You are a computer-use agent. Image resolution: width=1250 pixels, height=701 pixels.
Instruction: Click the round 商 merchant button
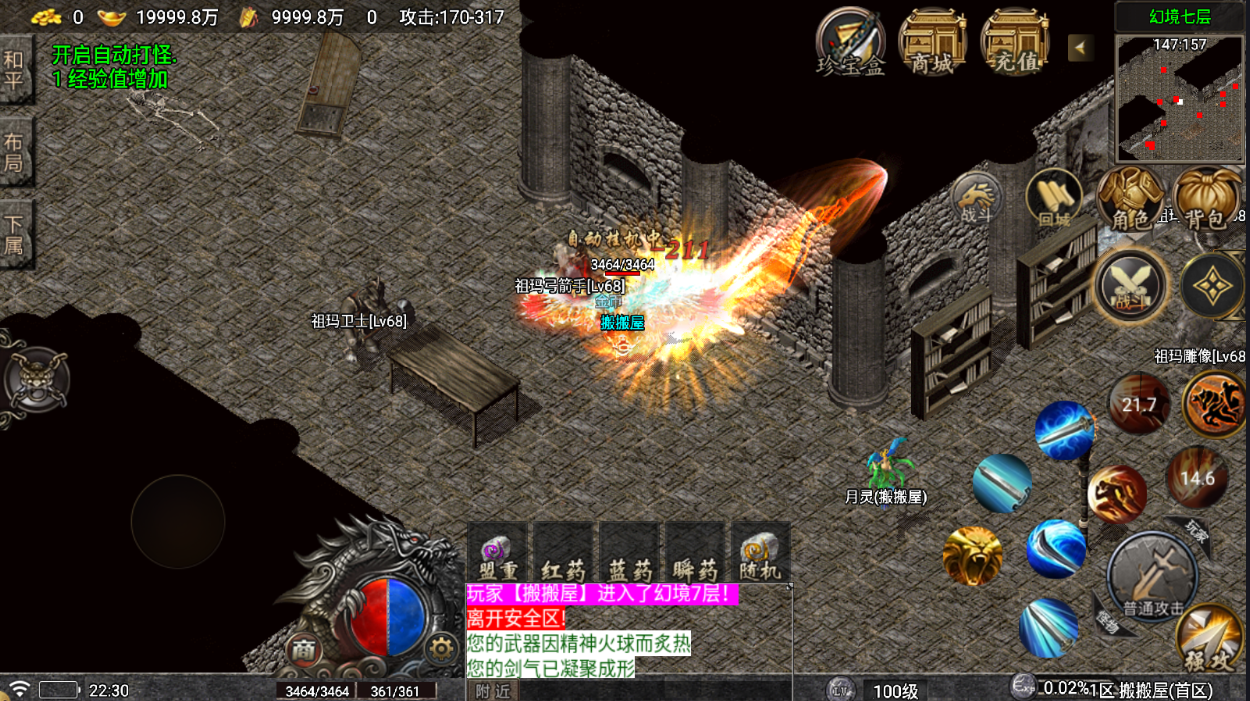pyautogui.click(x=305, y=651)
